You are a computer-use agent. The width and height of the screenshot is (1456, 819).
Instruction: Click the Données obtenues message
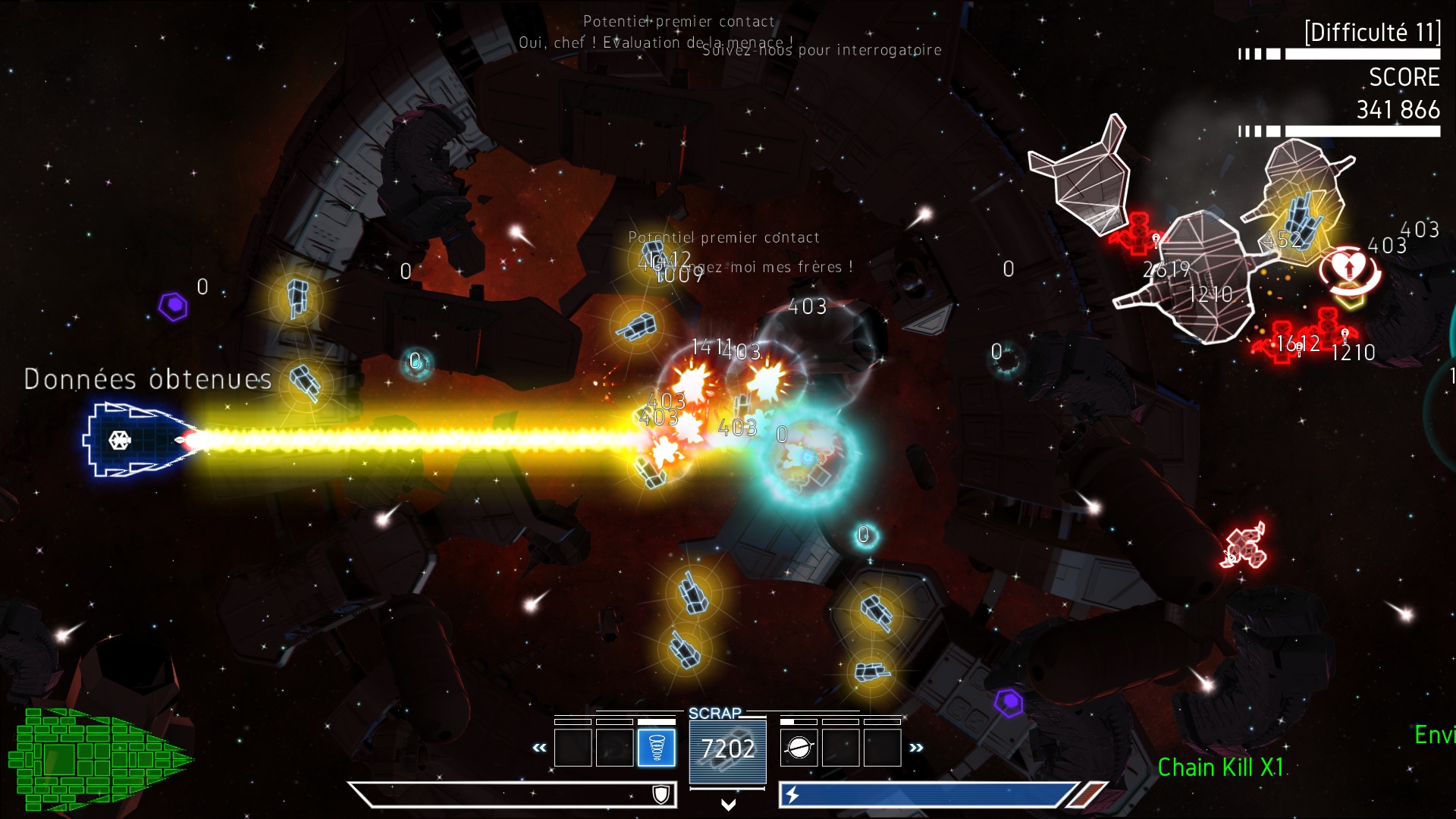click(148, 378)
